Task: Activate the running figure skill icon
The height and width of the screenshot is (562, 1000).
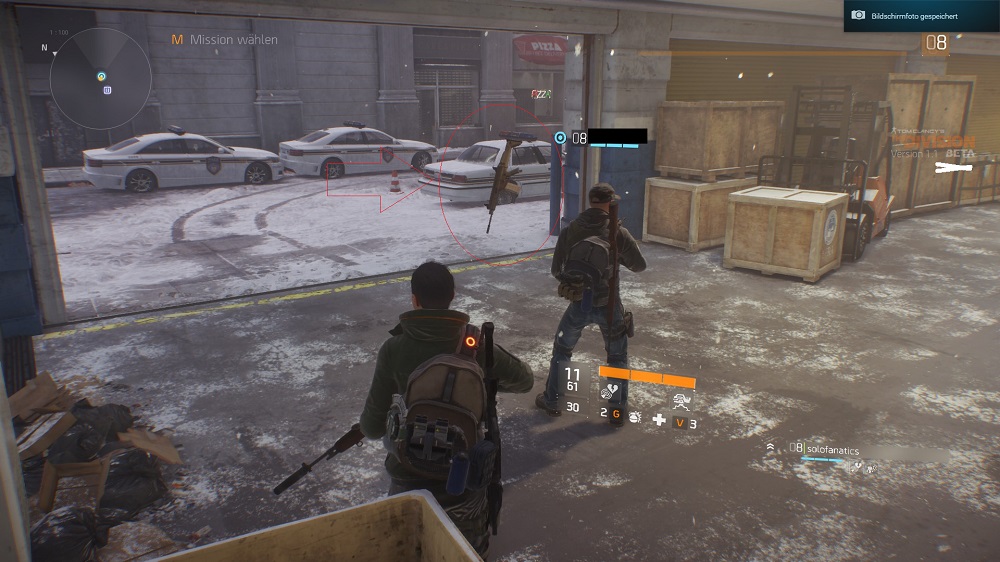Action: (x=683, y=400)
